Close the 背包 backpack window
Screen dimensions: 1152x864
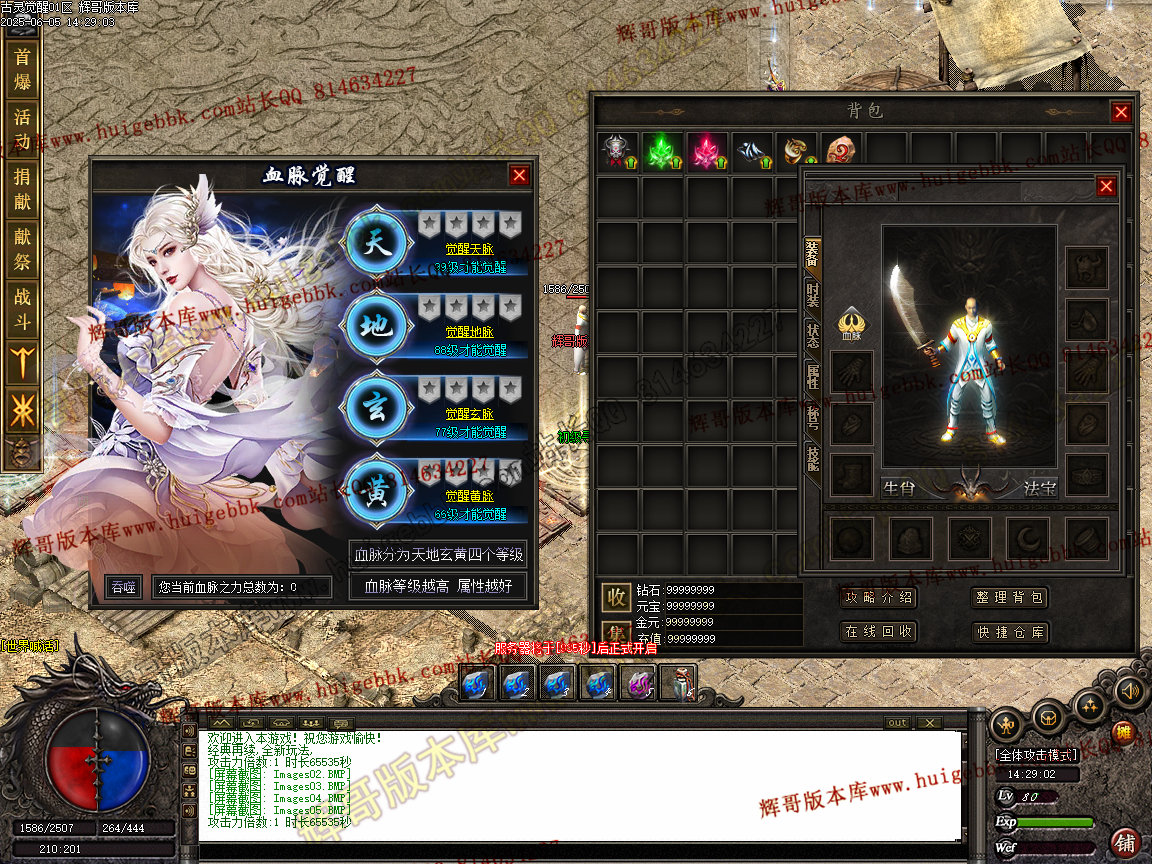1121,112
